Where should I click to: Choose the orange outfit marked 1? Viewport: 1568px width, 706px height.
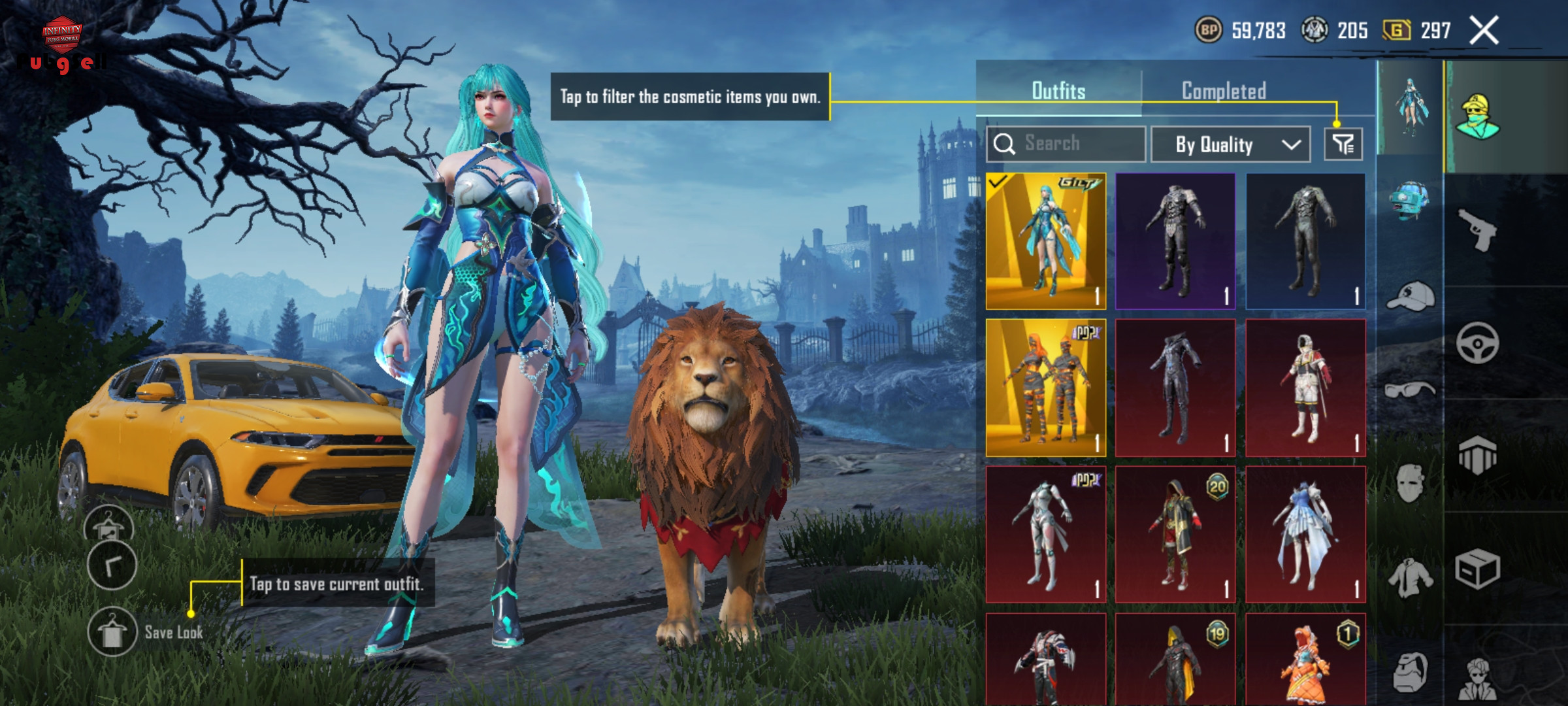(x=1305, y=660)
